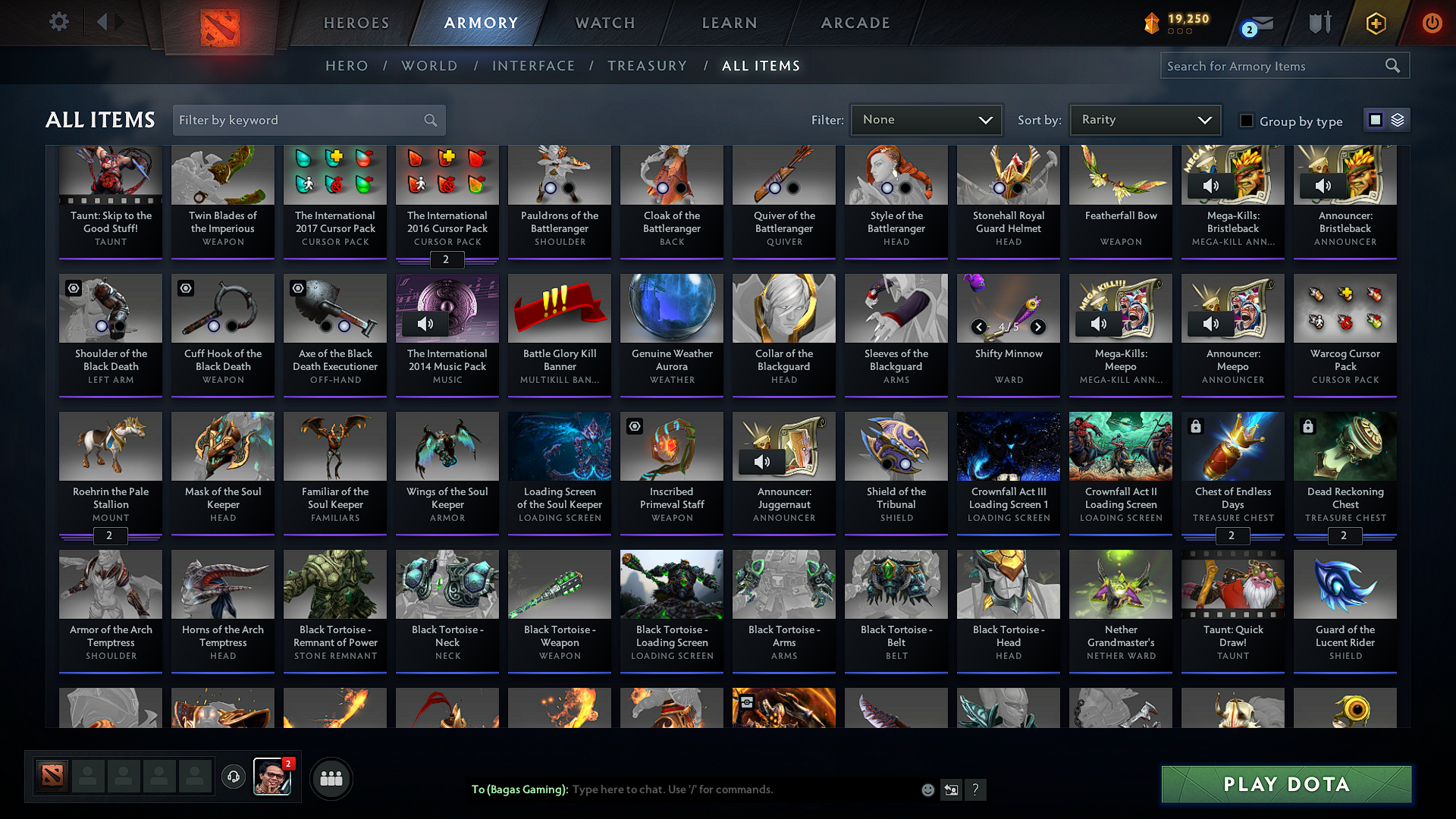Open the Sort by Rarity dropdown
Screen dimensions: 1456x819
(1144, 119)
